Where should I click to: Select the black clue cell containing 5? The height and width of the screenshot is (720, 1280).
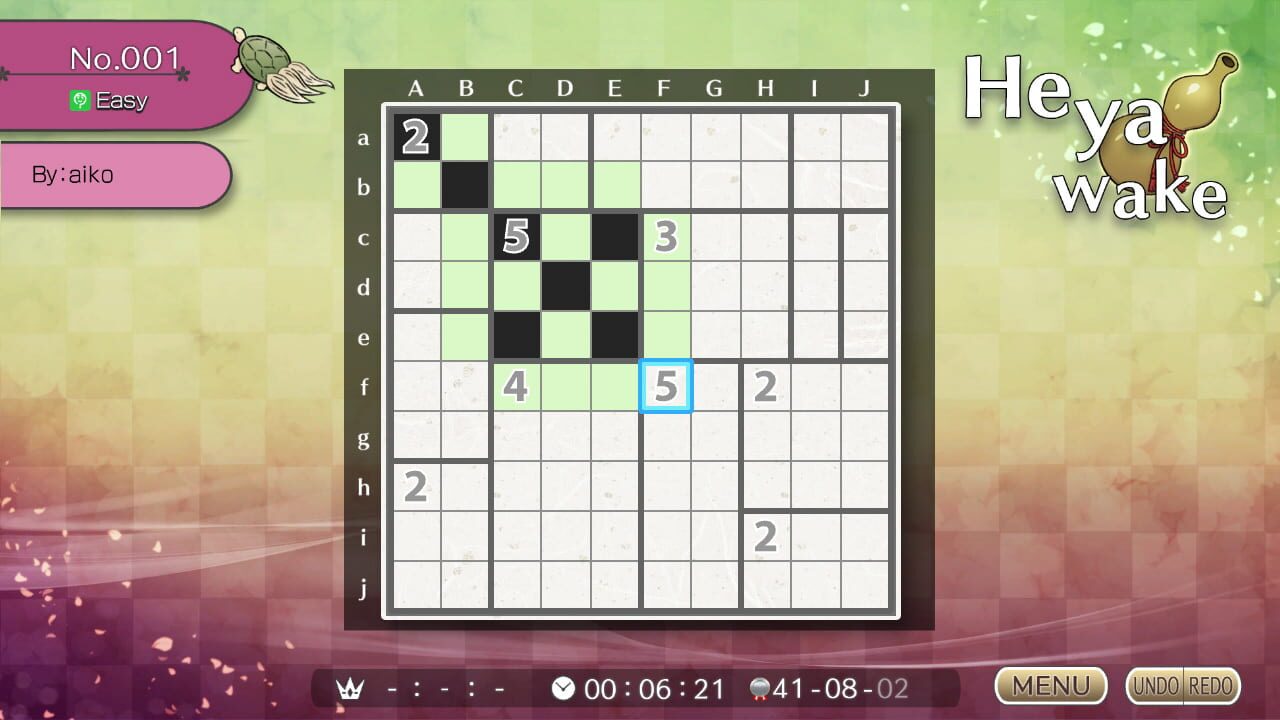coord(515,237)
